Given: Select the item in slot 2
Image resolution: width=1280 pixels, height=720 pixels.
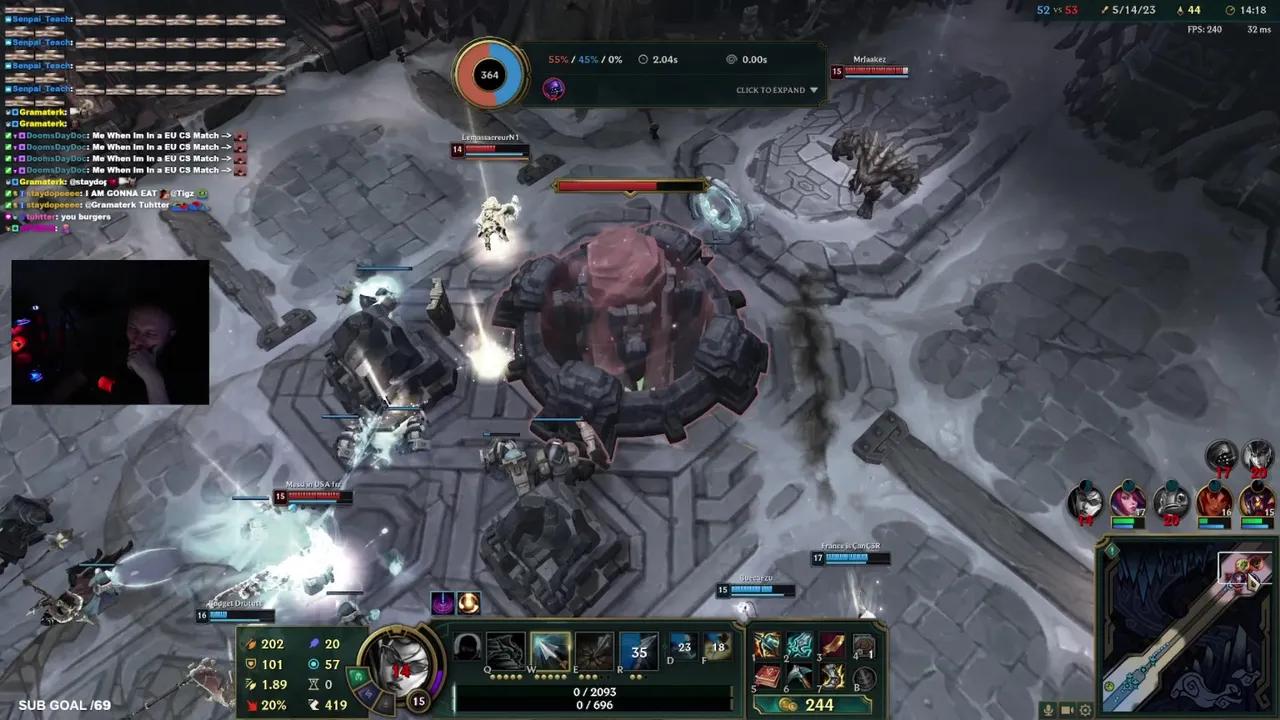Looking at the screenshot, I should coord(799,646).
